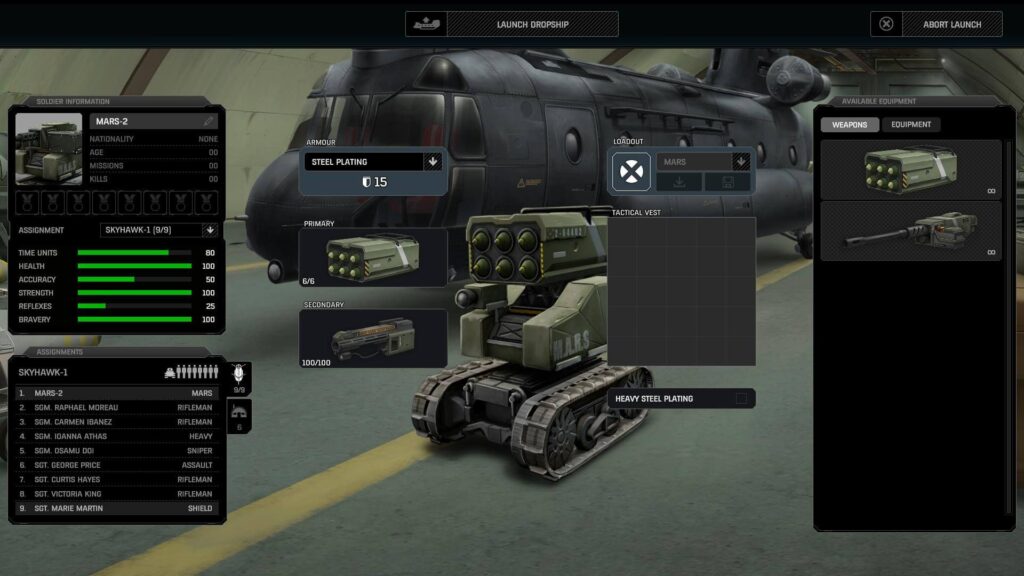
Task: Choose Sgm. Osamu Doi the sniper
Action: 116,451
